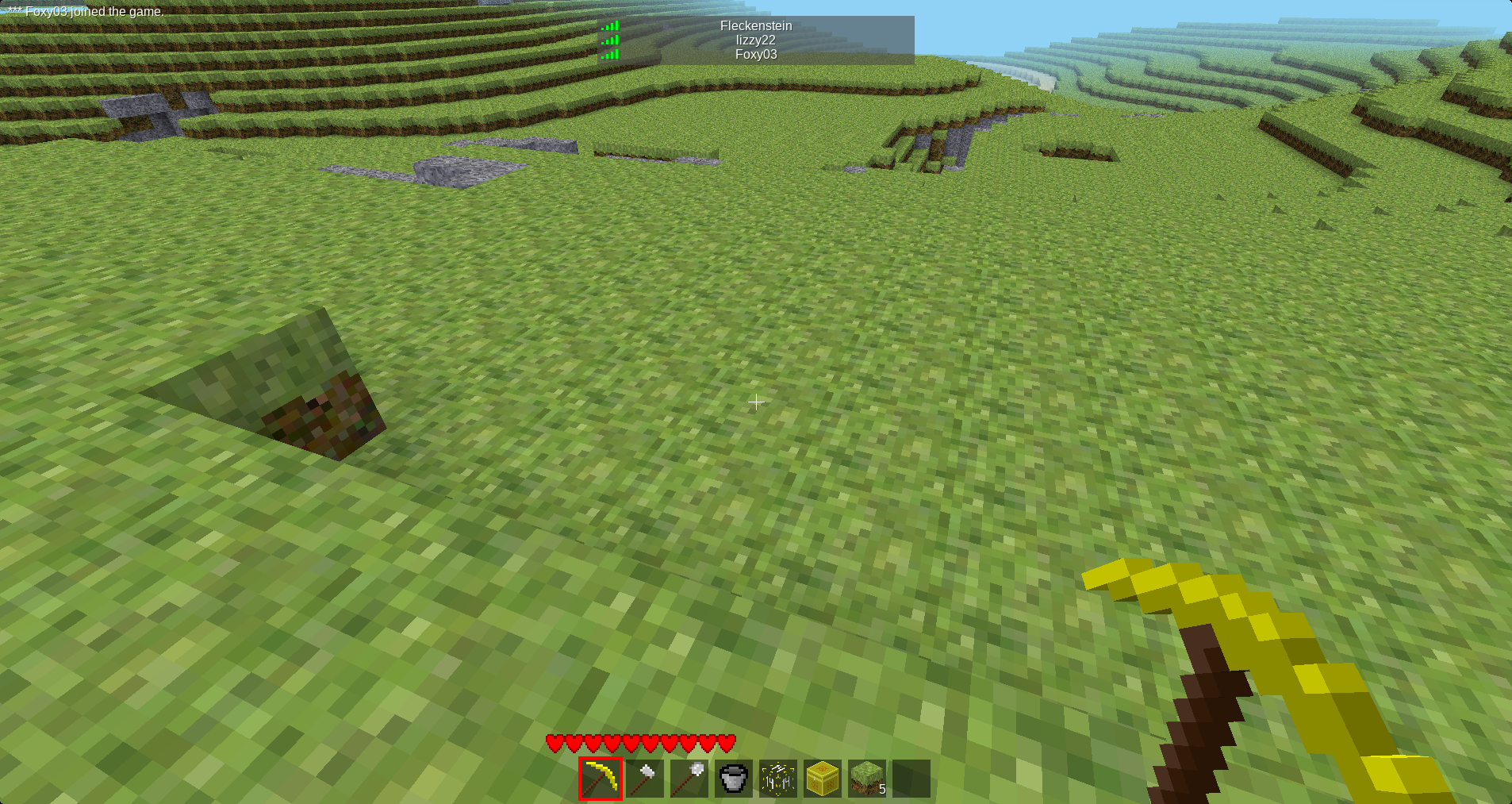Click player Fleckenstein in the player list
Viewport: 1512px width, 804px height.
pos(755,25)
